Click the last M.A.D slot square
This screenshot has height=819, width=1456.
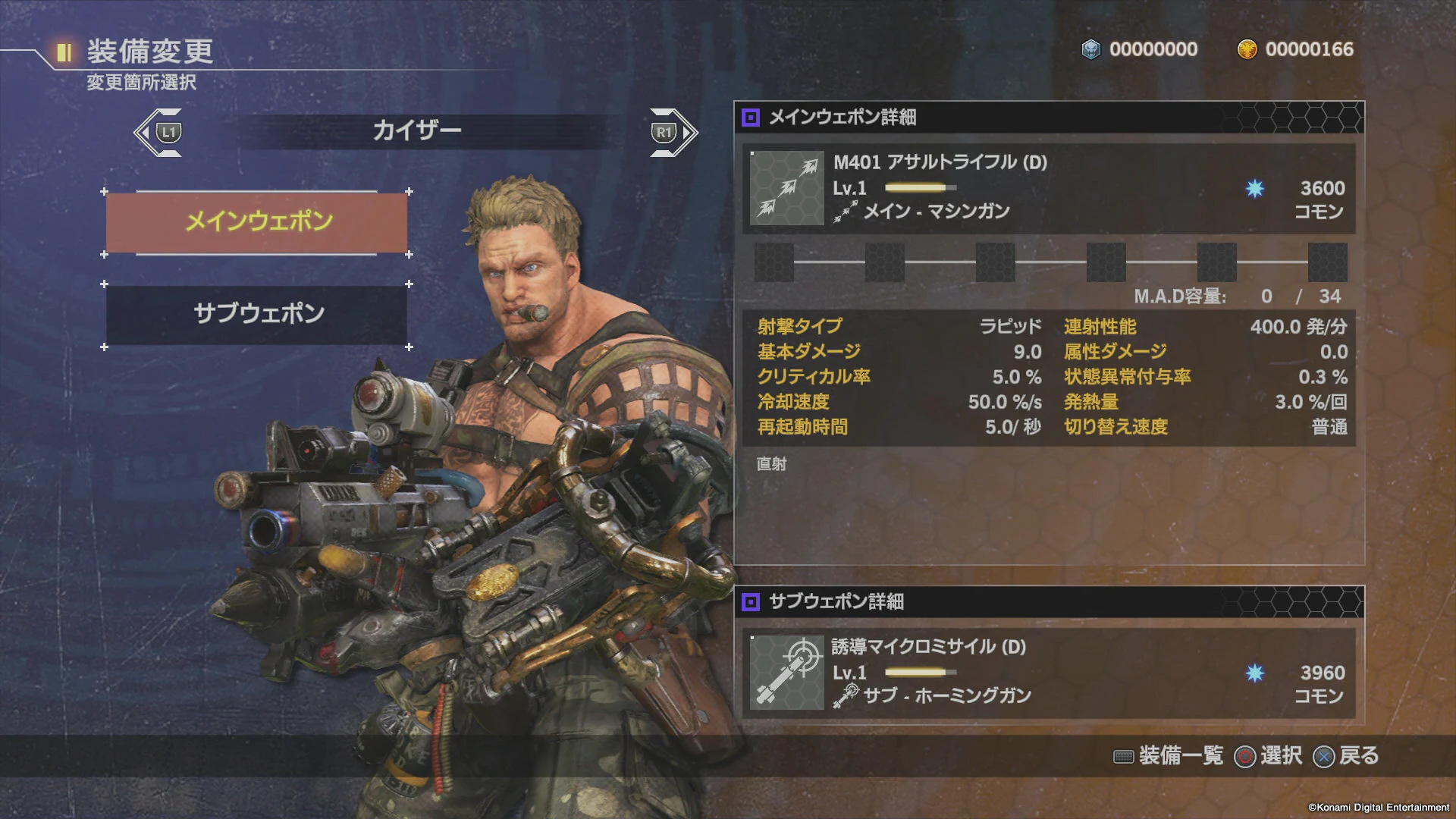[1326, 262]
